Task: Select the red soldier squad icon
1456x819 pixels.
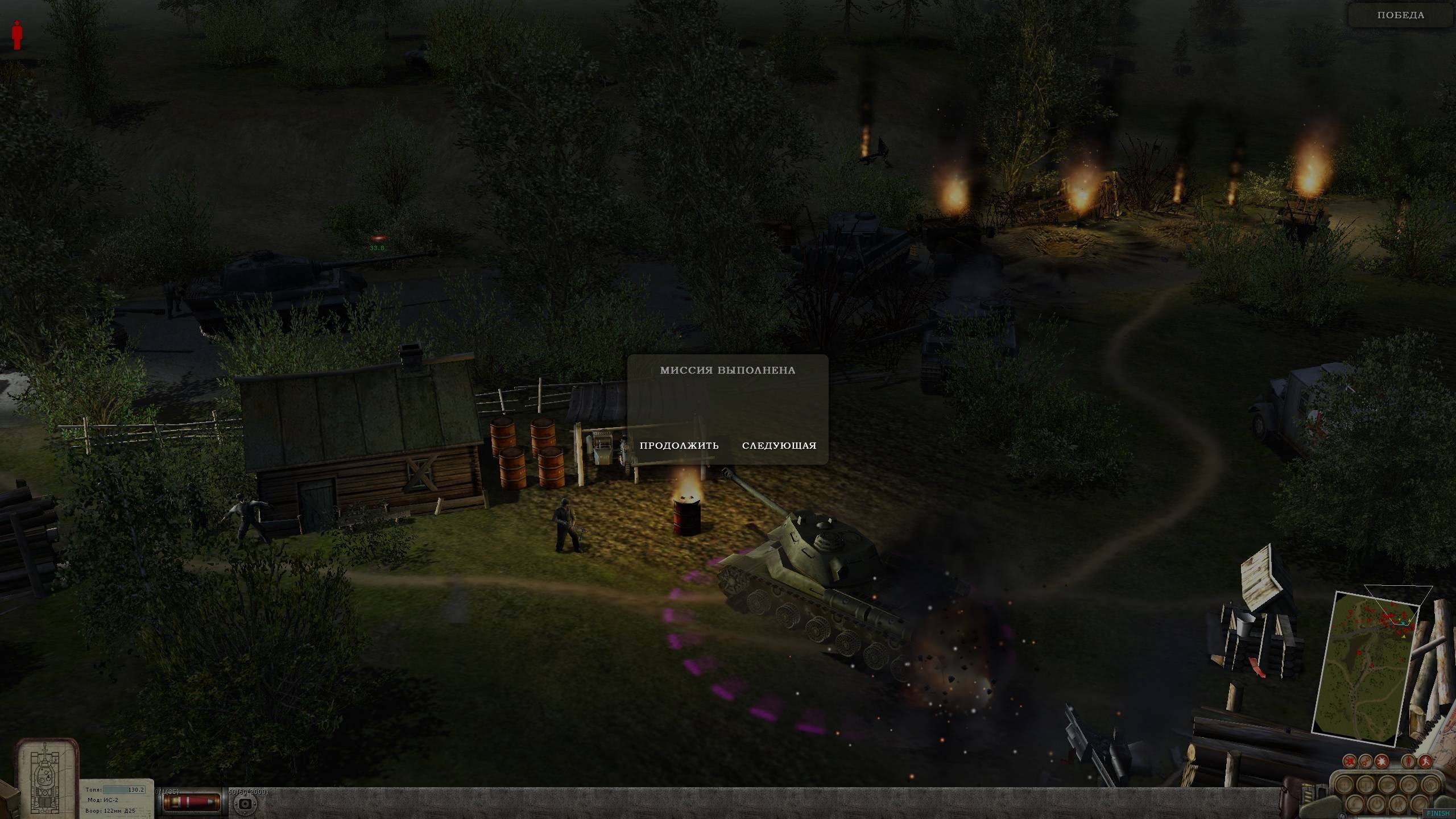Action: coord(17,35)
